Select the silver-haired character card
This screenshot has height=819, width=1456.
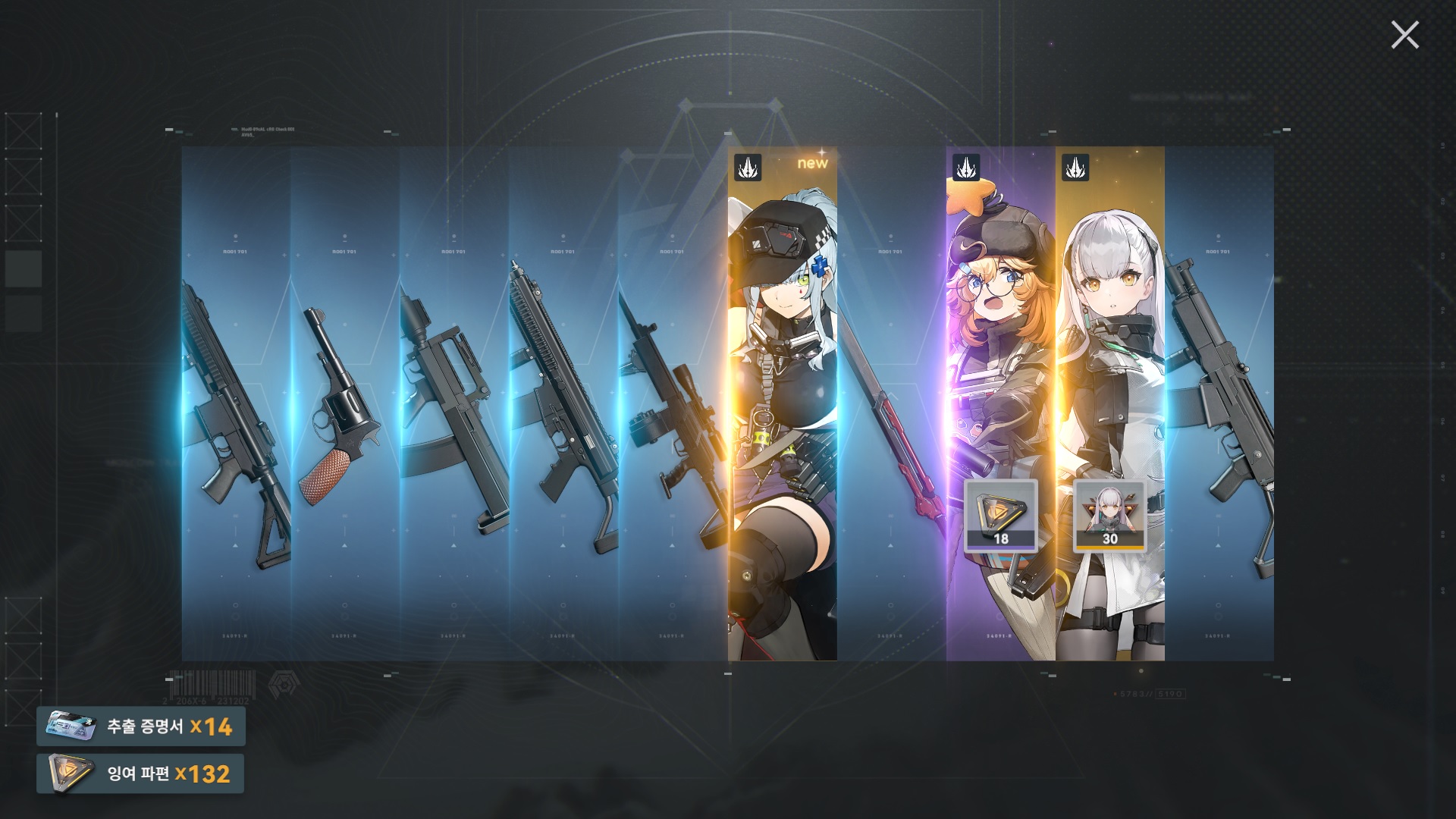(1109, 341)
